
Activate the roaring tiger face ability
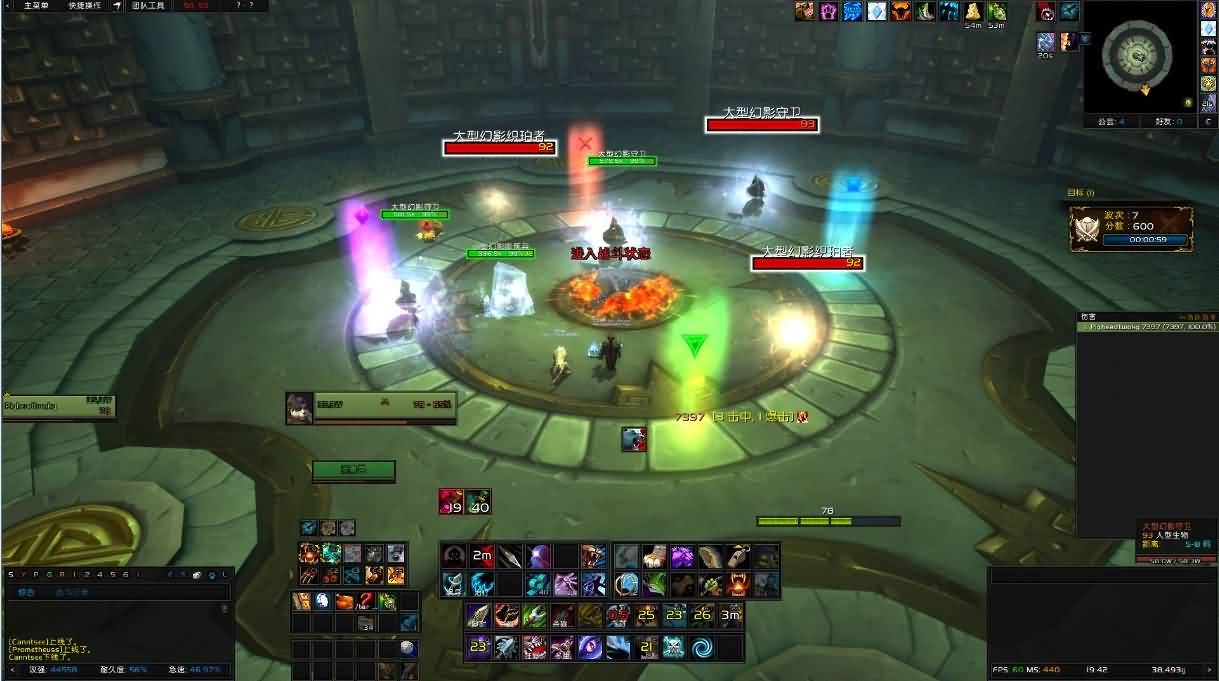(595, 556)
